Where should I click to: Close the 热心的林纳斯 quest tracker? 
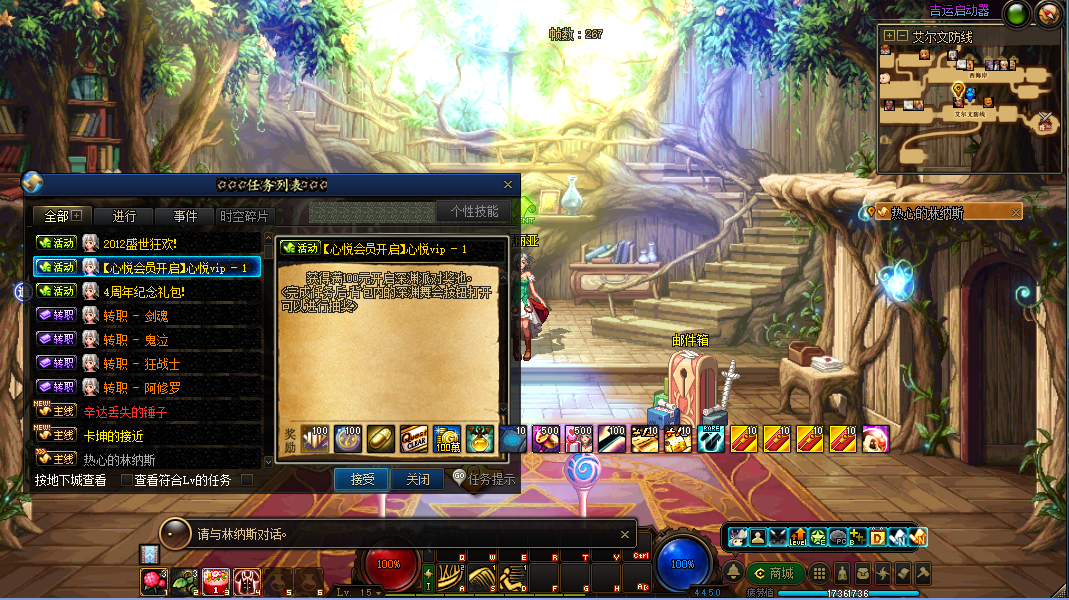pyautogui.click(x=1016, y=212)
